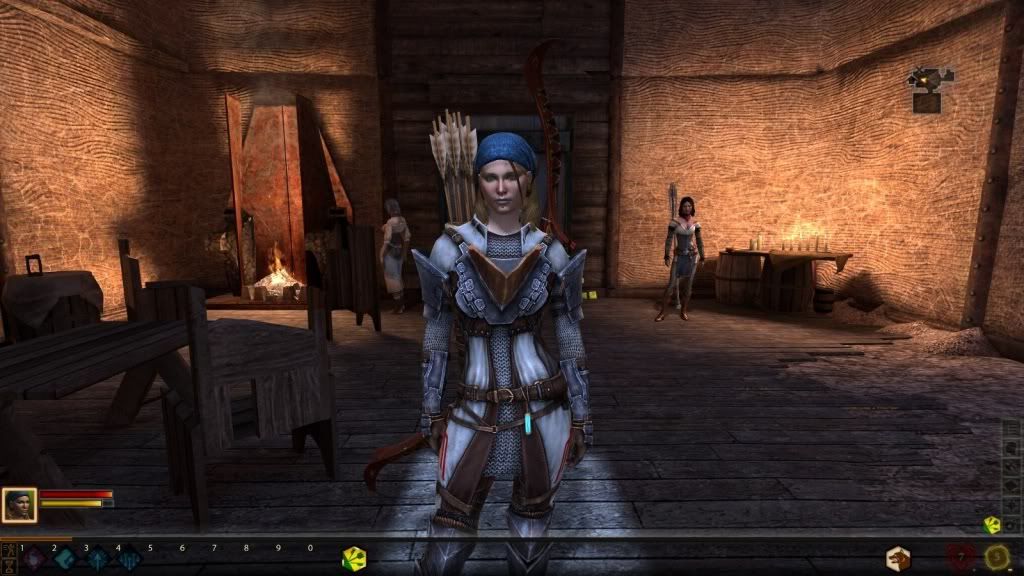Select the wolf head hexagon icon

click(898, 558)
